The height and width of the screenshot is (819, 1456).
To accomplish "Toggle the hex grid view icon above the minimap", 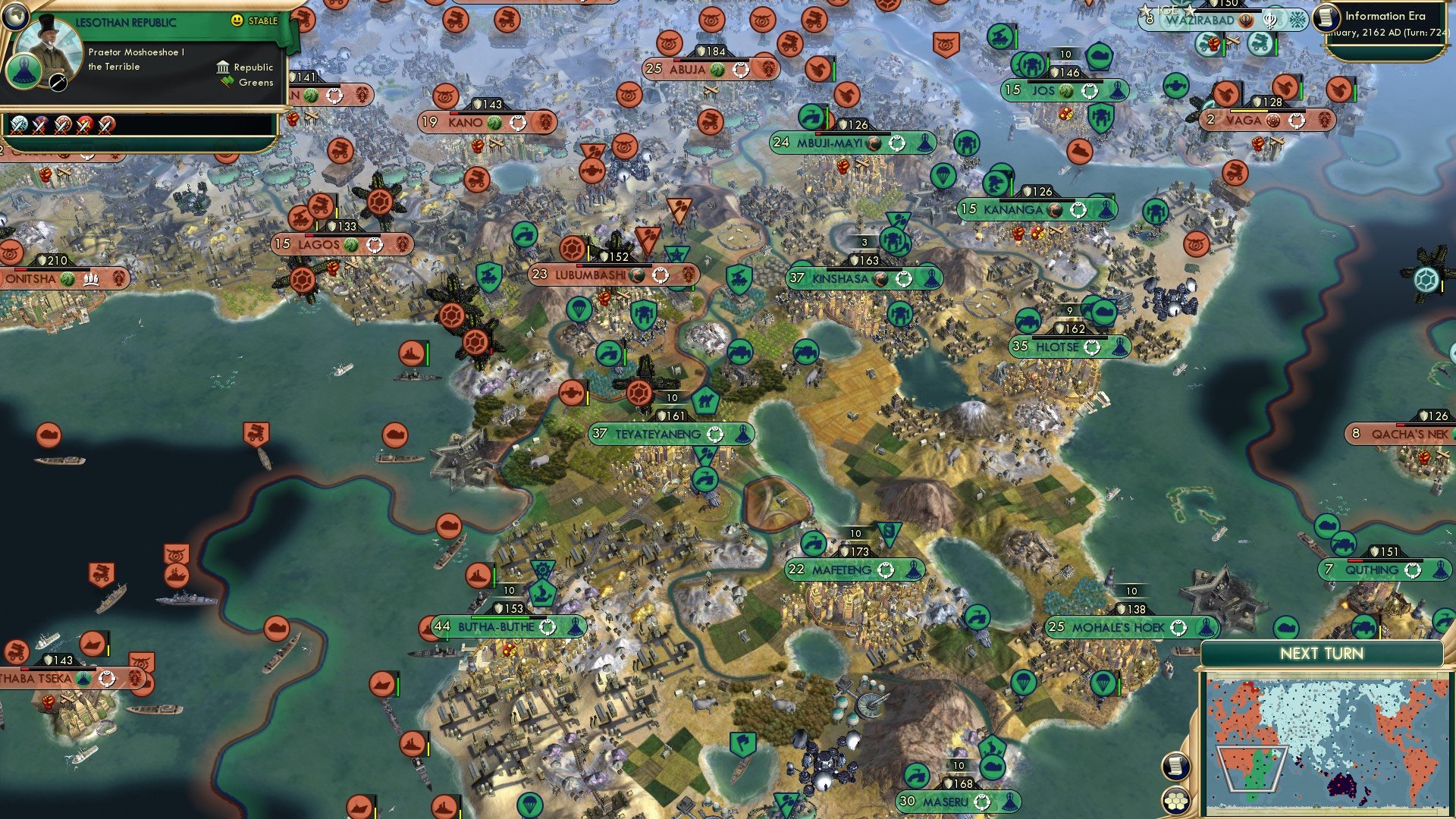I will [x=1175, y=801].
